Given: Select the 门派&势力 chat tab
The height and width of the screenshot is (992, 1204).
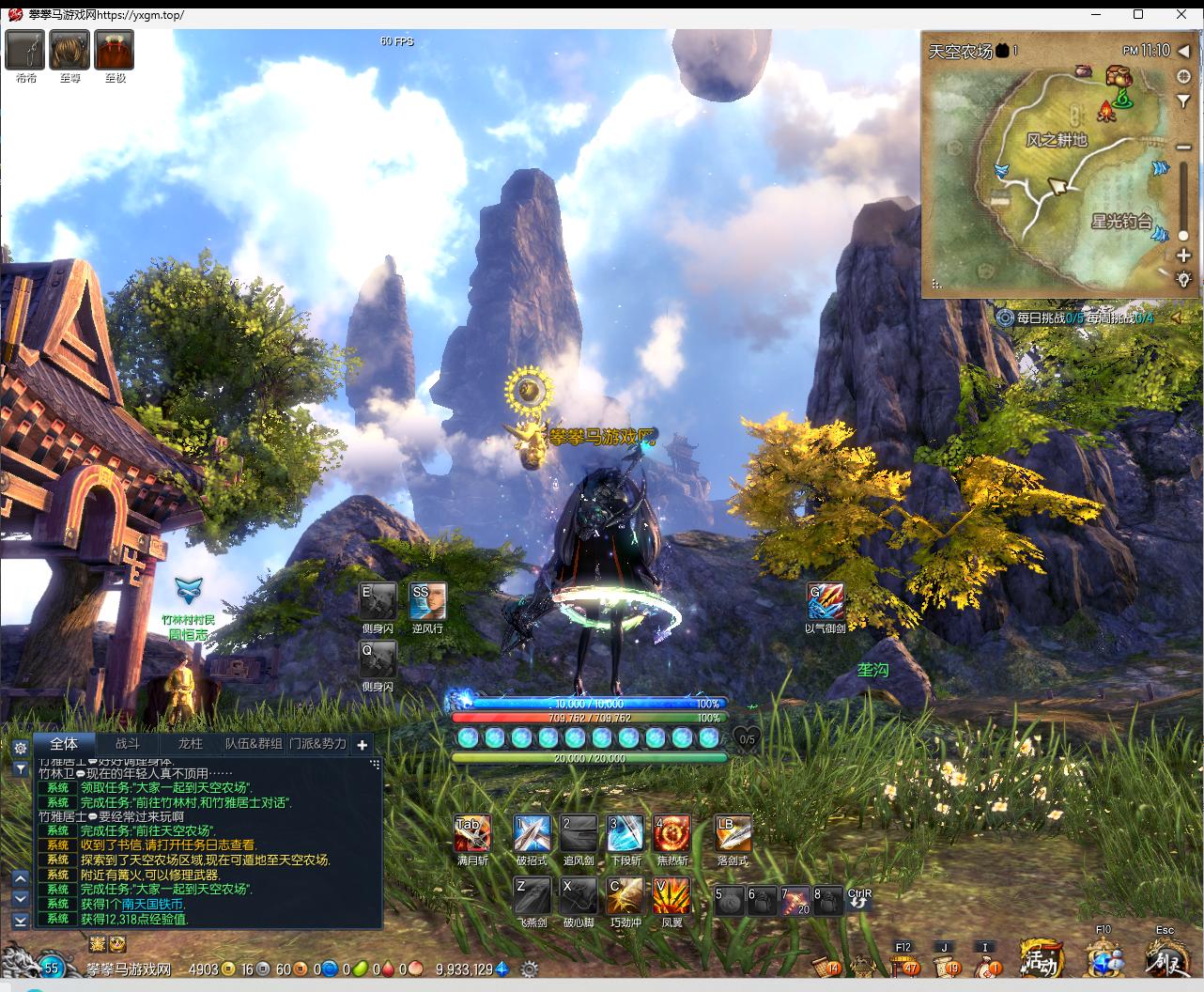Looking at the screenshot, I should [x=317, y=743].
